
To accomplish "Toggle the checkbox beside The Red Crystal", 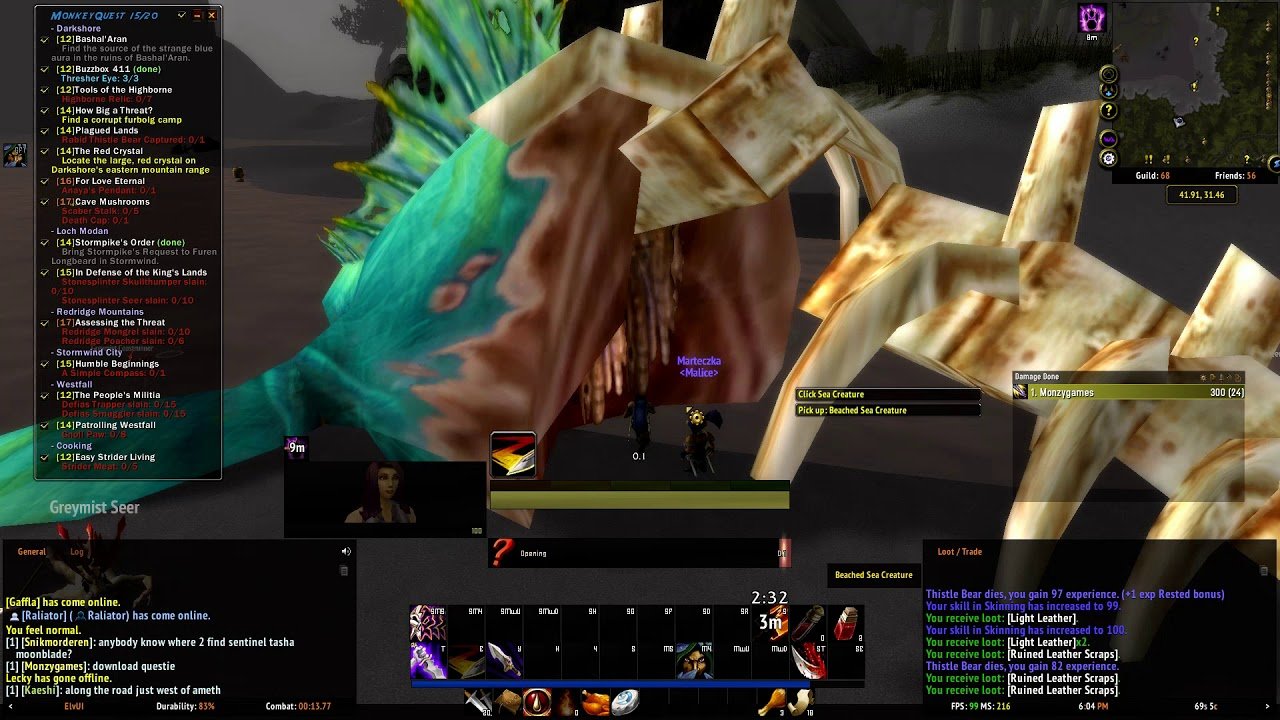I will [x=45, y=151].
